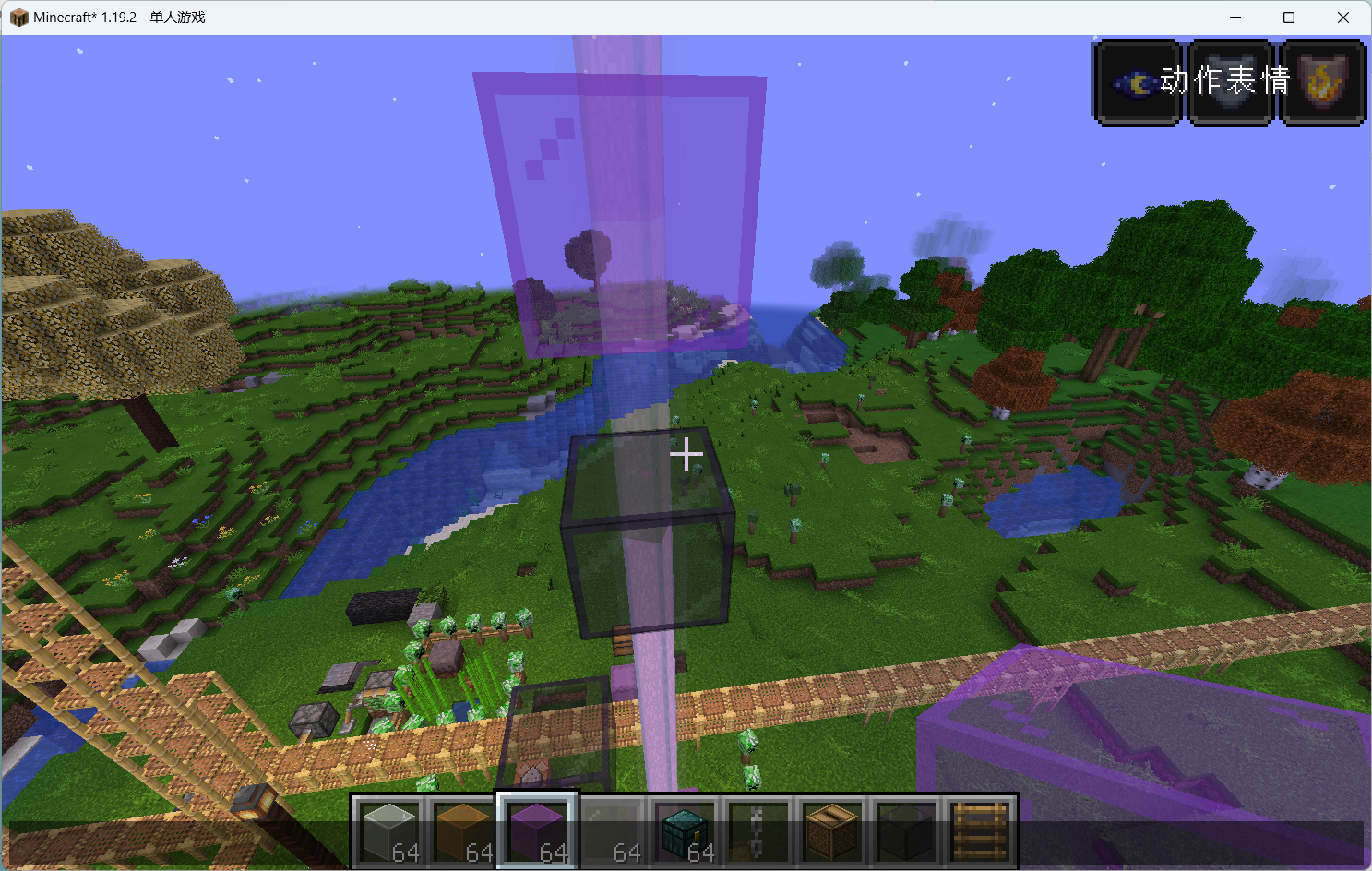
Task: Click the maximize window button
Action: click(x=1288, y=17)
